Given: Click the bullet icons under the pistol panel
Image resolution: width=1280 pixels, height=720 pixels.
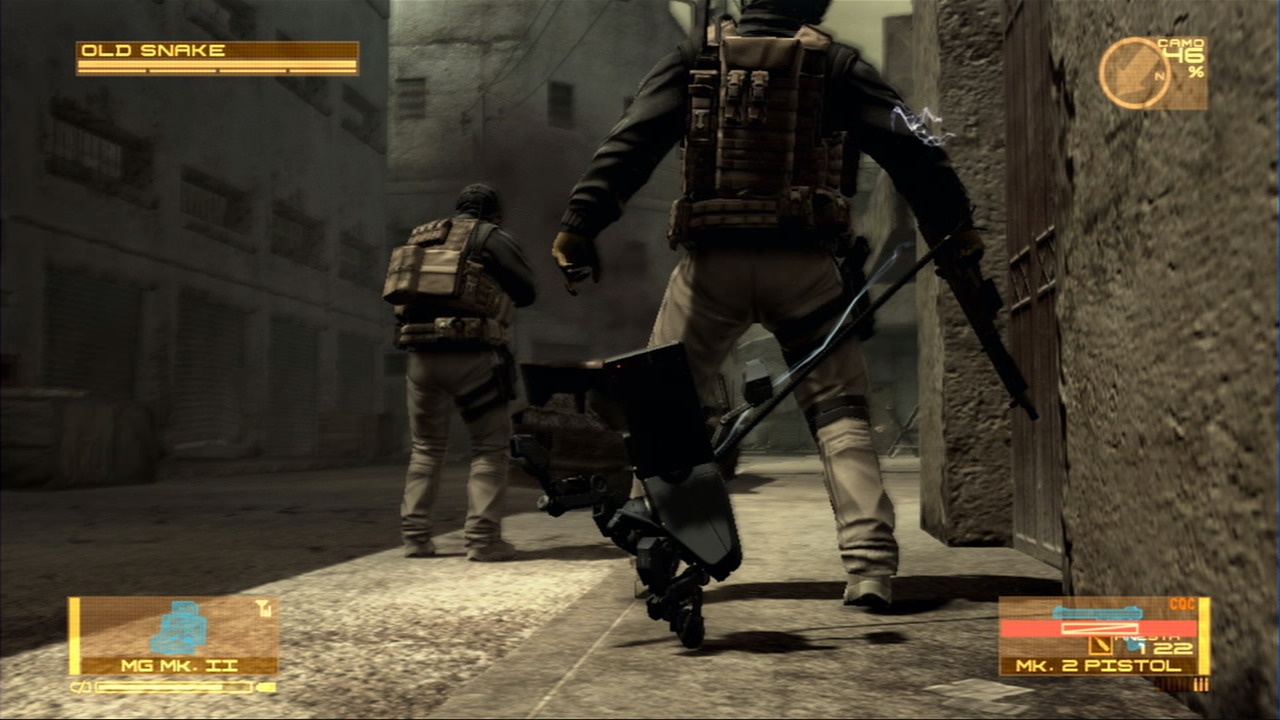Looking at the screenshot, I should (1202, 684).
